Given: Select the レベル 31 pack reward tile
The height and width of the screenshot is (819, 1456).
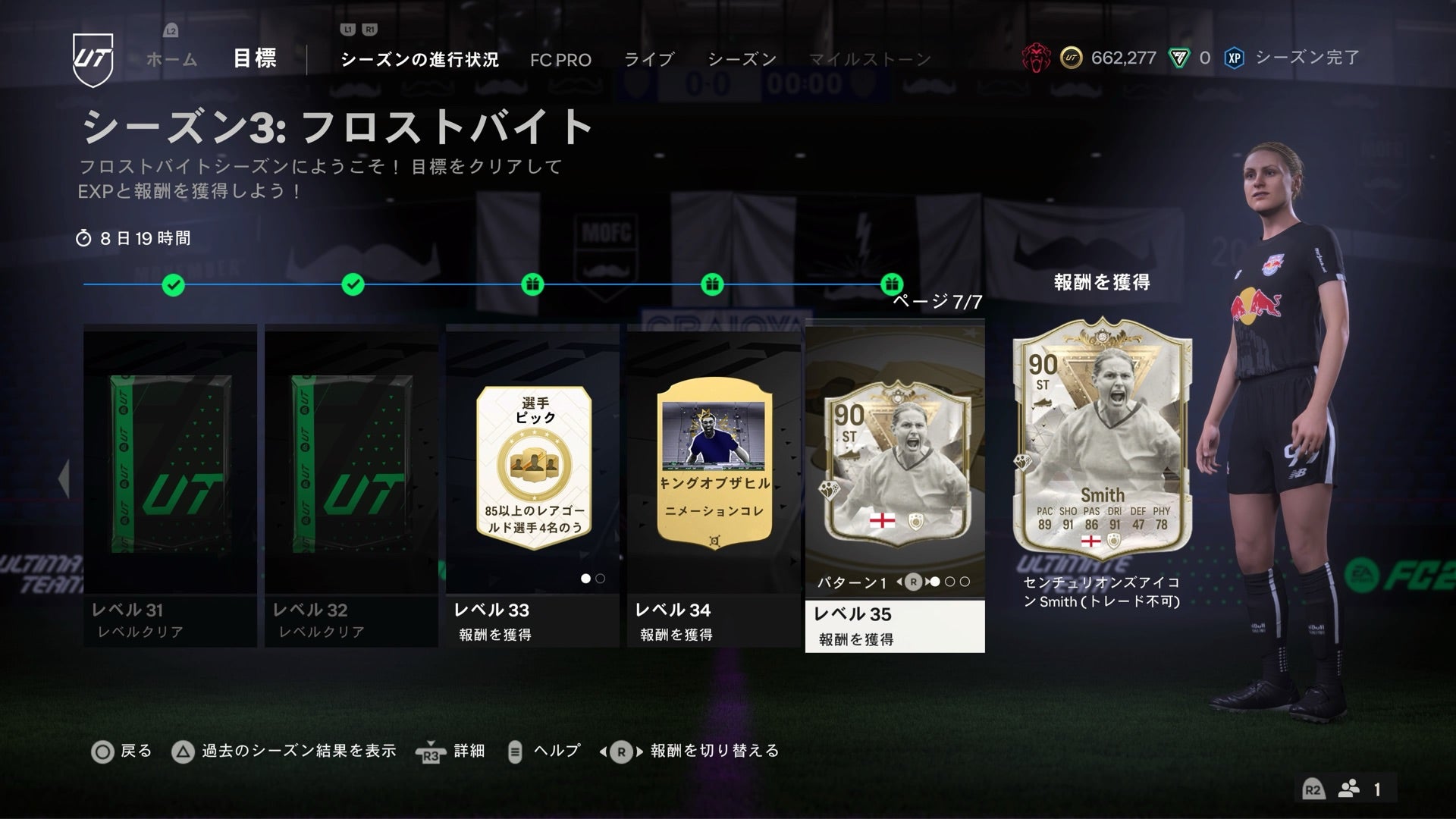Looking at the screenshot, I should point(170,485).
